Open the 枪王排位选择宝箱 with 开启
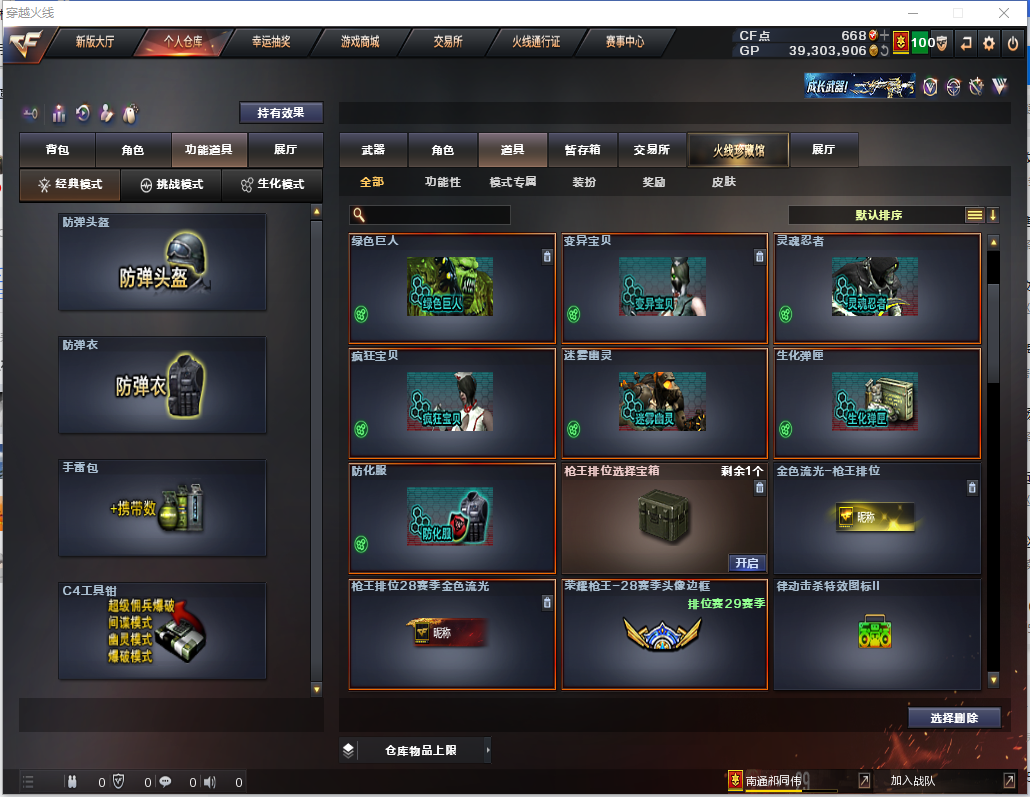 tap(747, 563)
